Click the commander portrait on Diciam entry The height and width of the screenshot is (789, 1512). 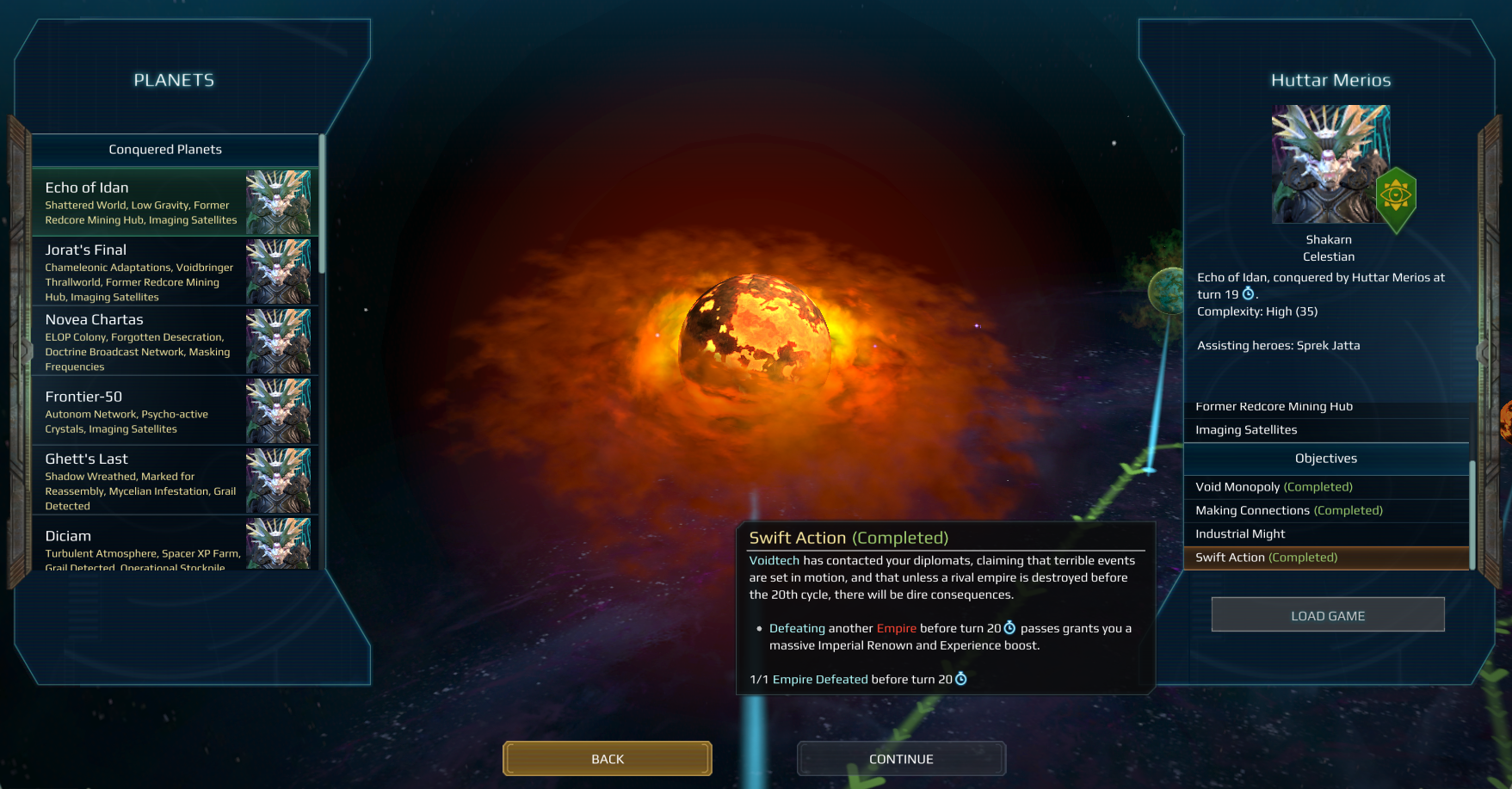point(279,544)
